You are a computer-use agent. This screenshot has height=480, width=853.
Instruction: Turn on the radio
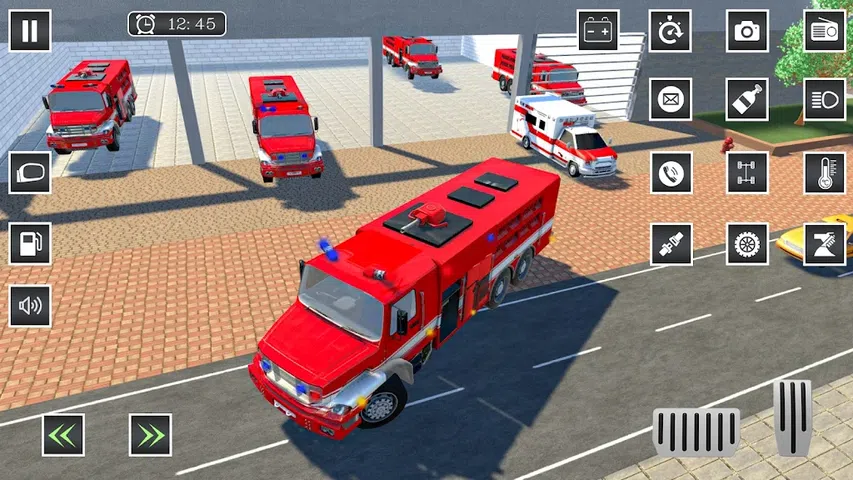[x=825, y=31]
